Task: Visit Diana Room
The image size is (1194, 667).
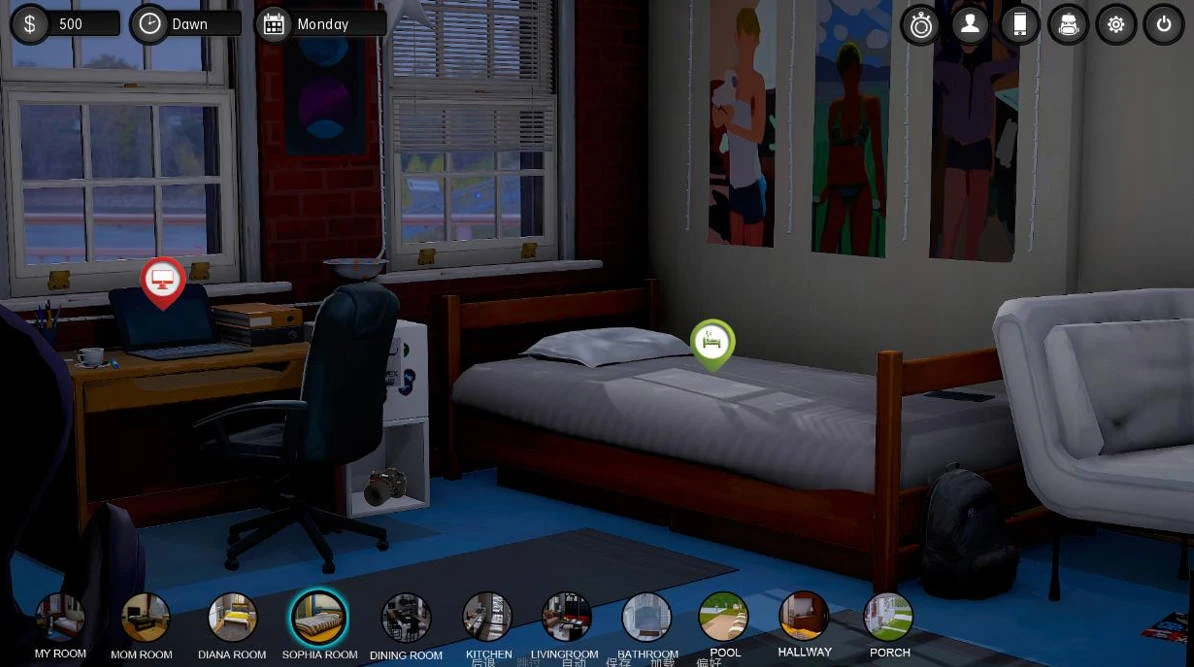Action: click(232, 618)
